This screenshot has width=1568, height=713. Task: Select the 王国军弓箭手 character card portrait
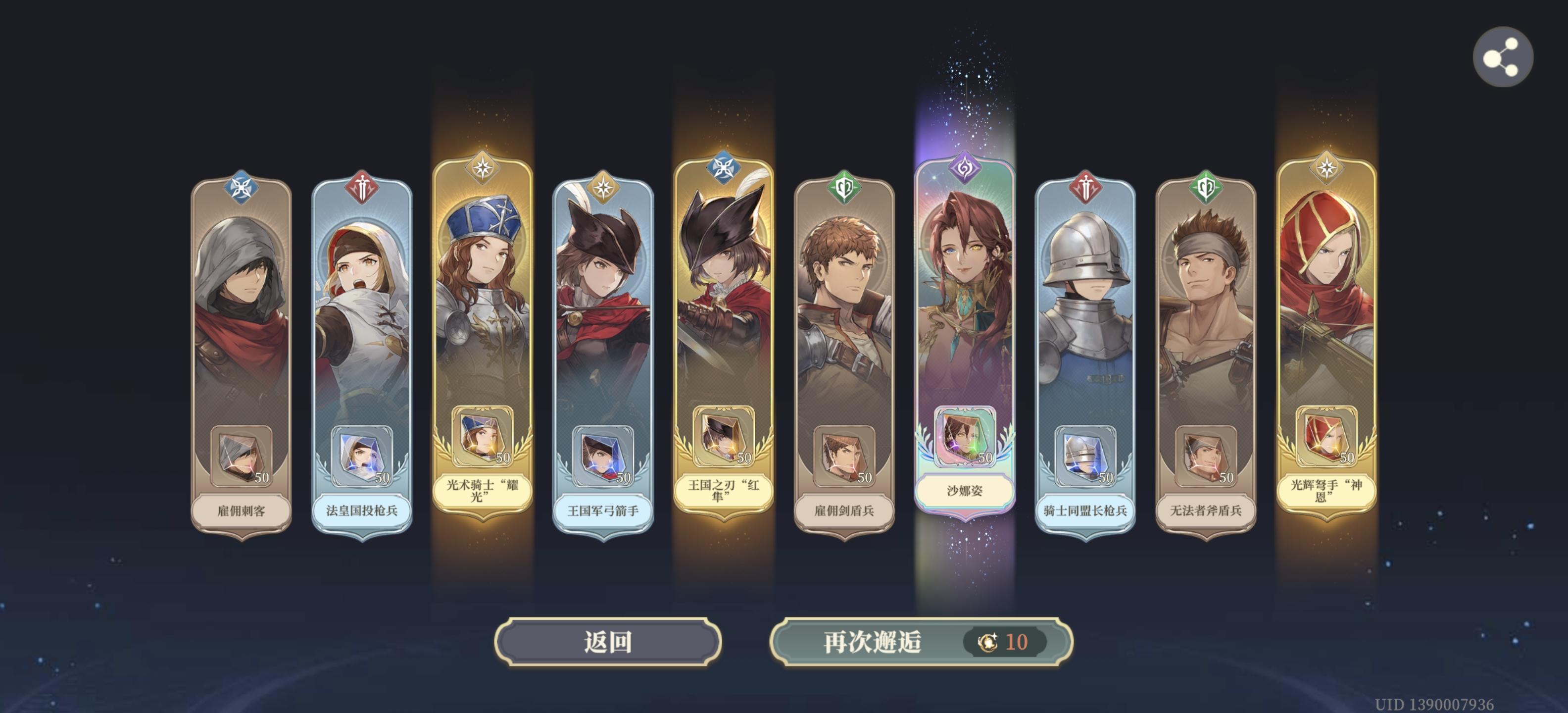click(x=603, y=316)
